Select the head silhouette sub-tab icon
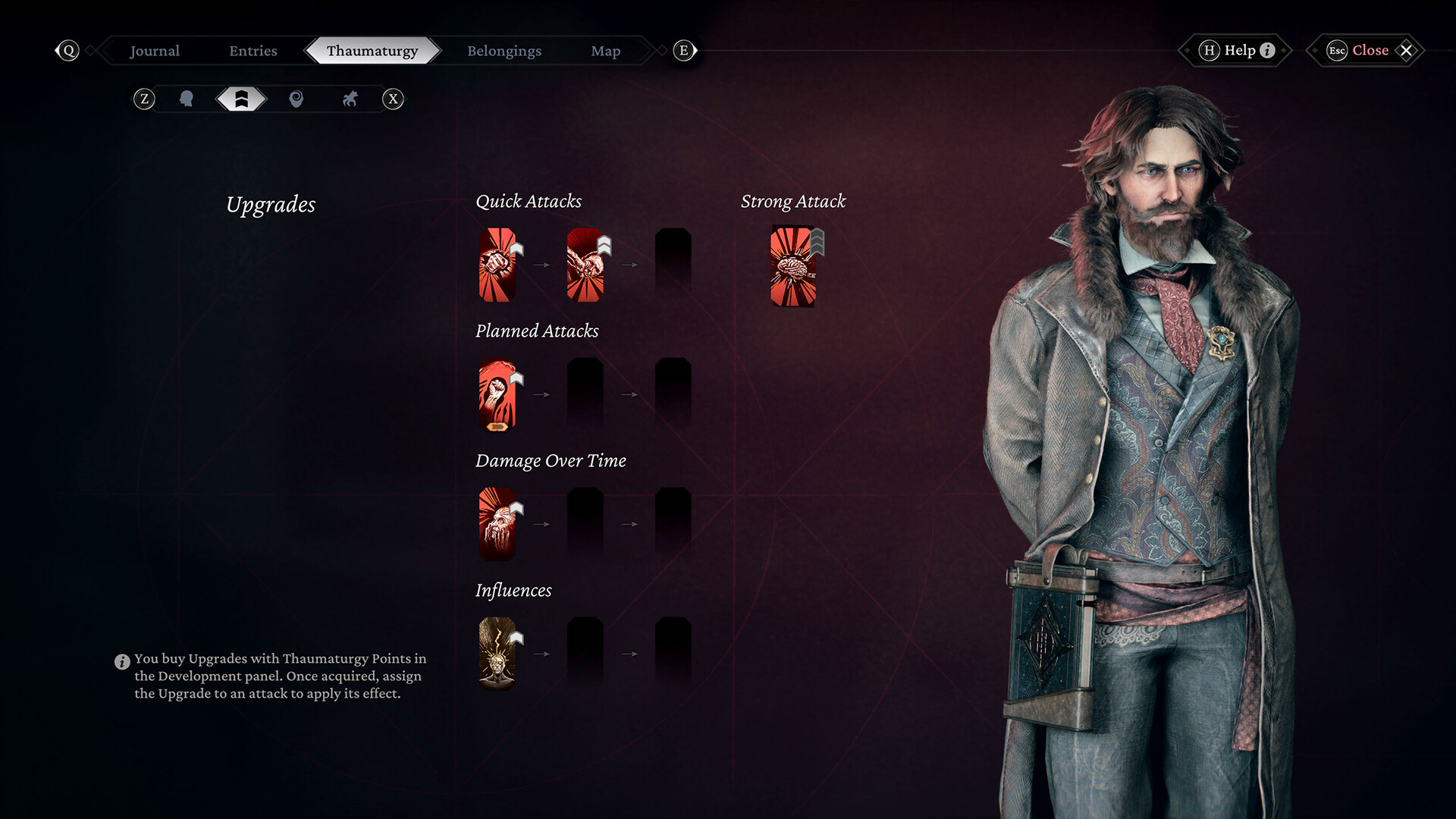The width and height of the screenshot is (1456, 819). pyautogui.click(x=187, y=99)
